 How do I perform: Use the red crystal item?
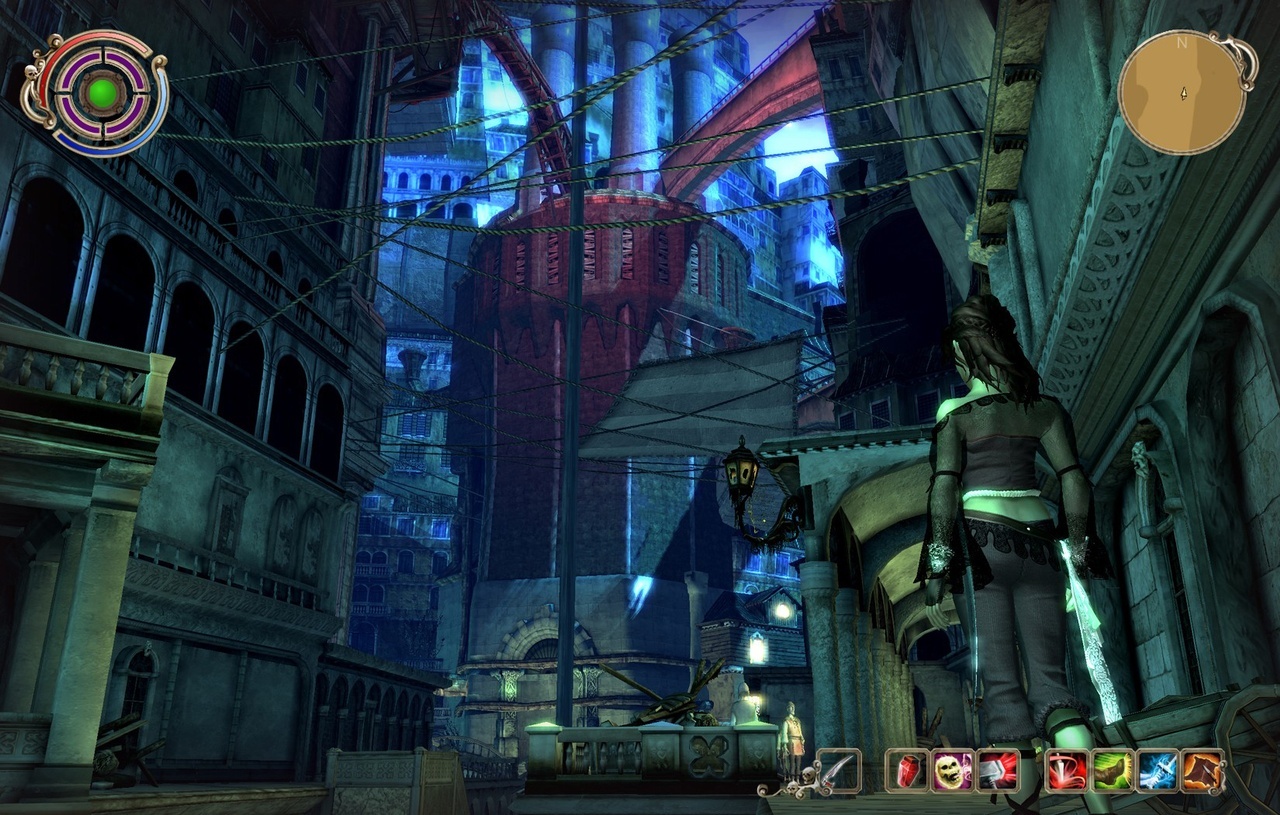[x=907, y=770]
